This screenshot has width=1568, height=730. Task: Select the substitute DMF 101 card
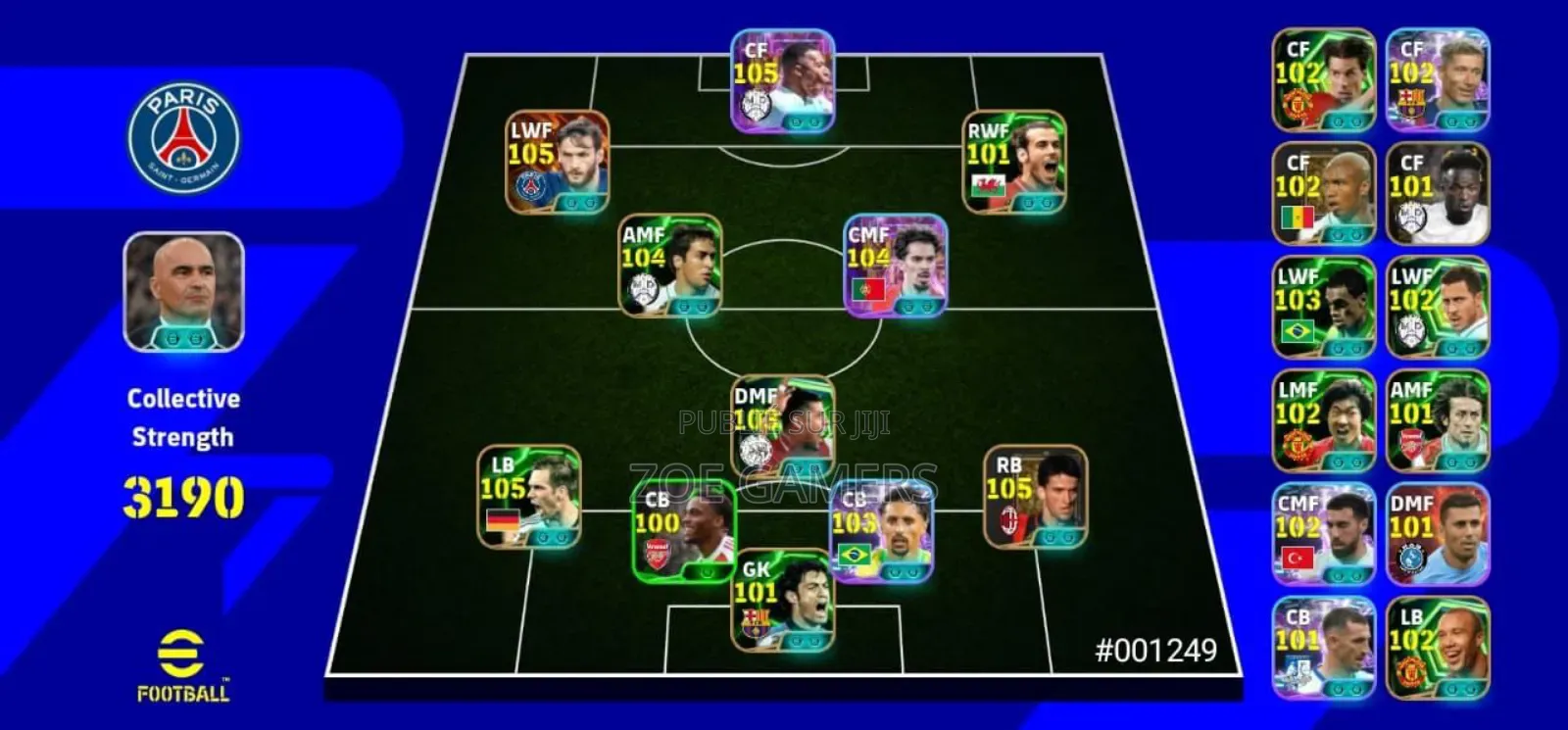tap(1438, 534)
